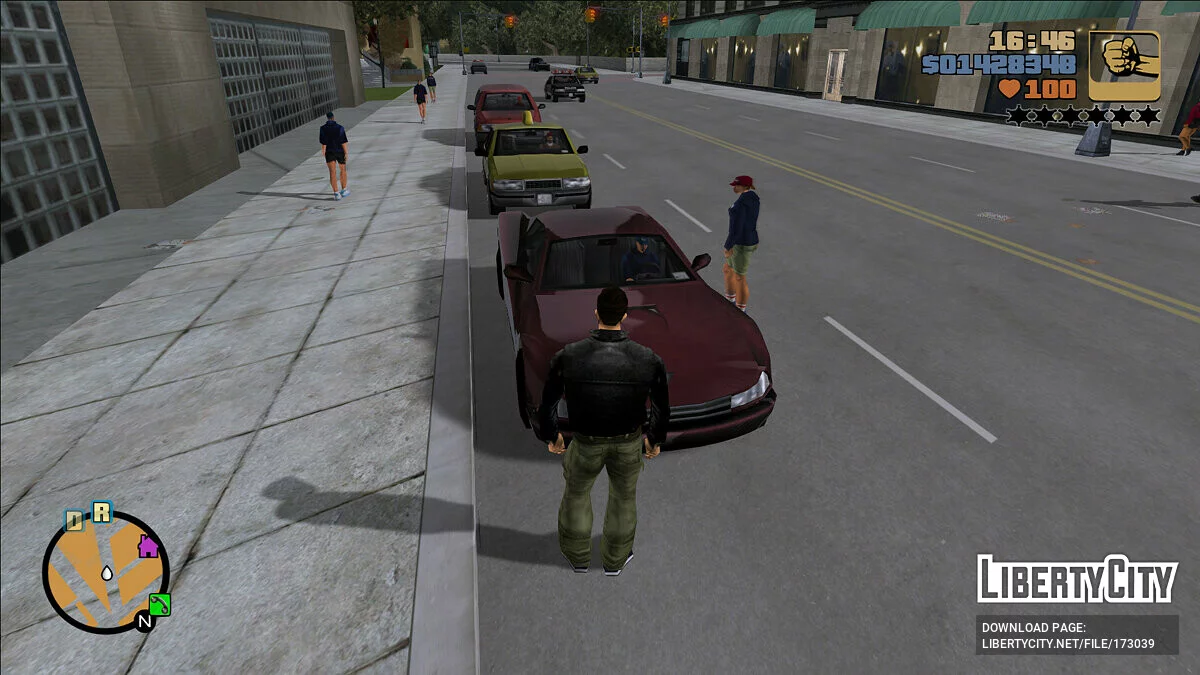Click the purple safehouse marker on radar

click(148, 546)
